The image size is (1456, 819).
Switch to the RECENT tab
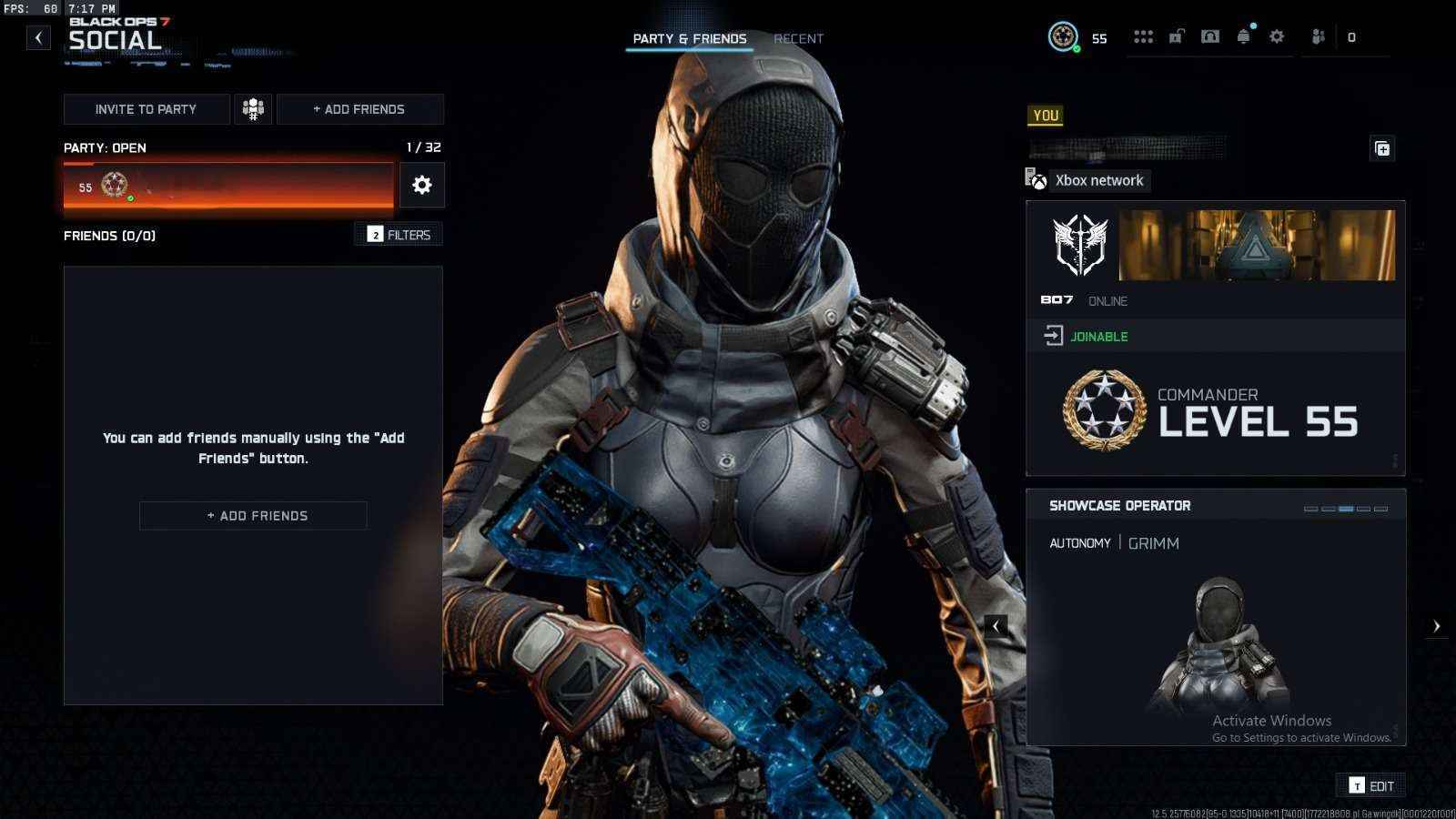click(x=798, y=38)
